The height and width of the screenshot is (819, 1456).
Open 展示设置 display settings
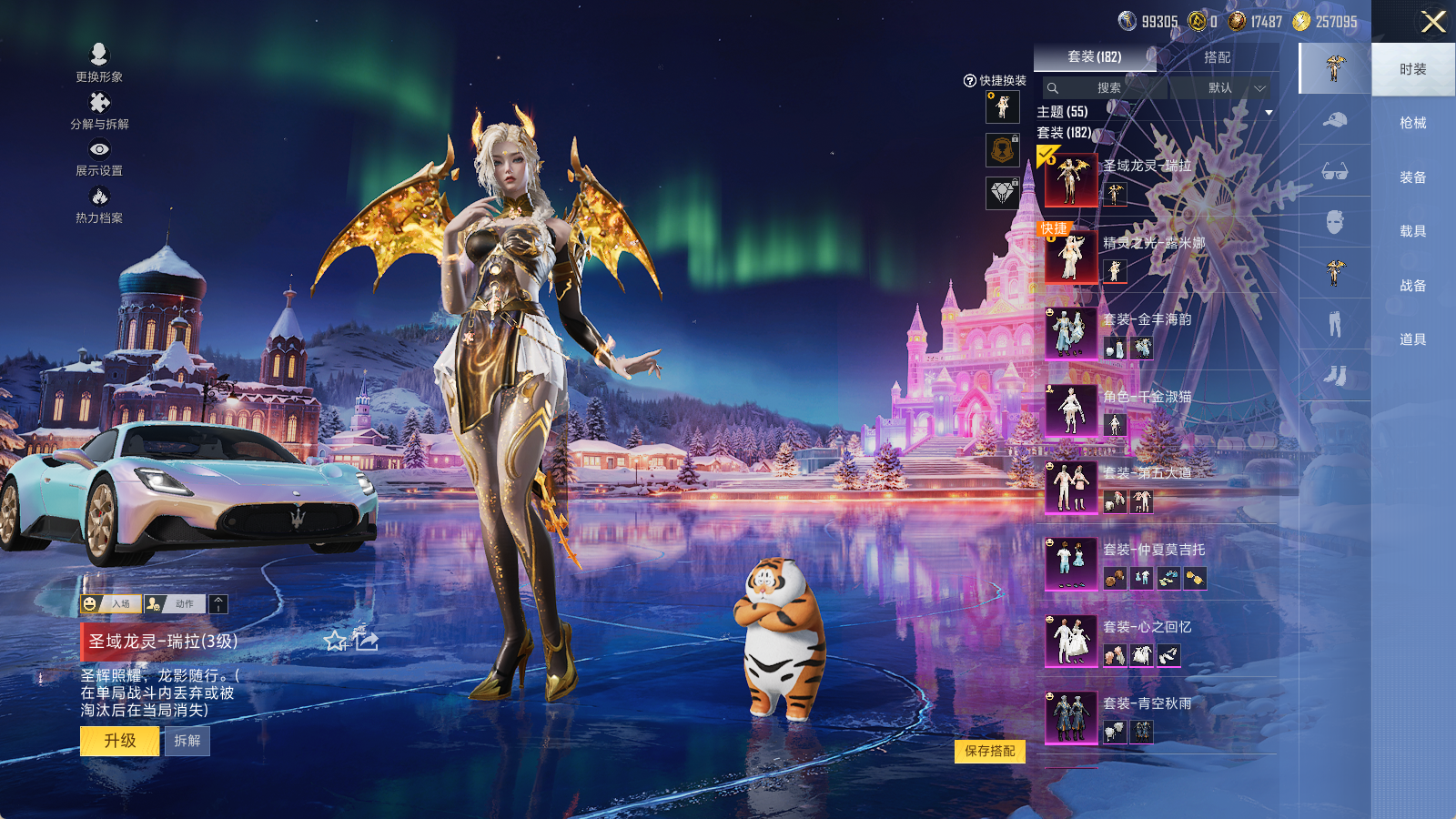[x=99, y=157]
